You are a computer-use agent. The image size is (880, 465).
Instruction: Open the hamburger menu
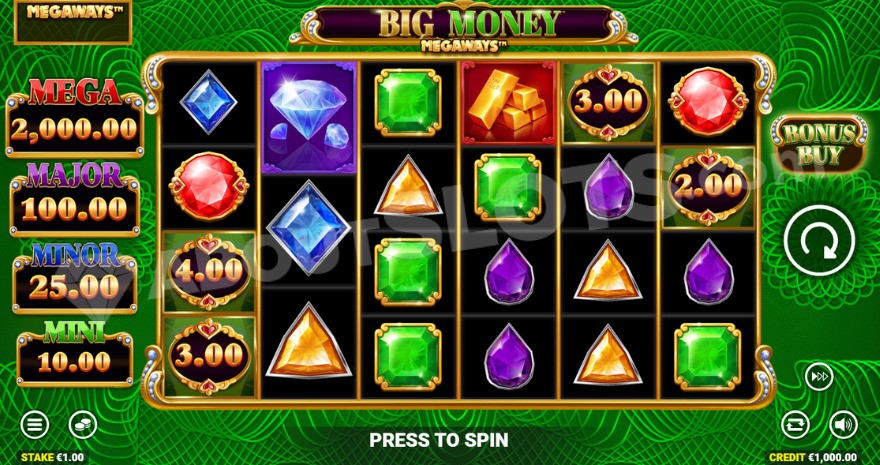pos(35,424)
